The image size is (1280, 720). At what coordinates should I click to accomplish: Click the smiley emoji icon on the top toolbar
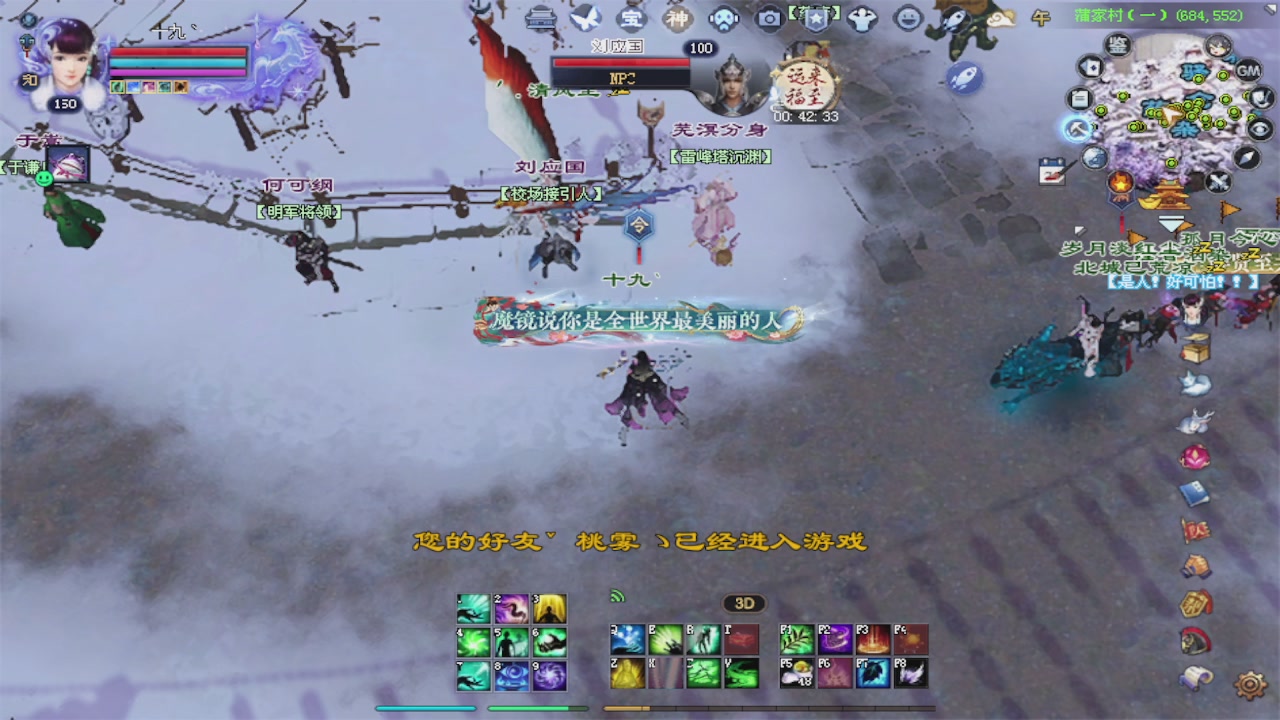tap(906, 19)
